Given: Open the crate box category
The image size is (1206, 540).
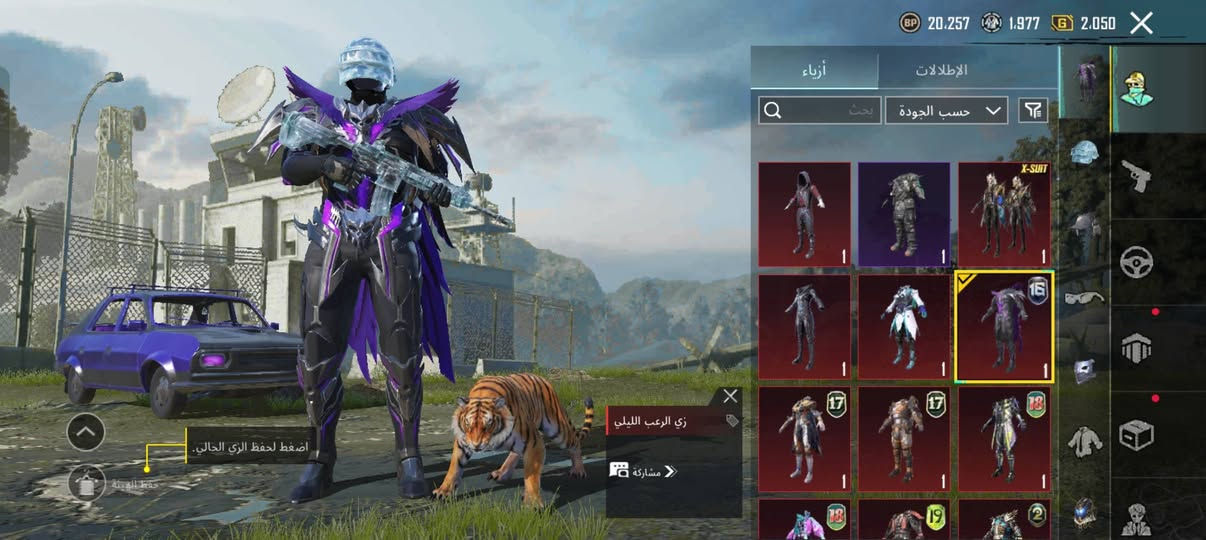Looking at the screenshot, I should 1136,435.
